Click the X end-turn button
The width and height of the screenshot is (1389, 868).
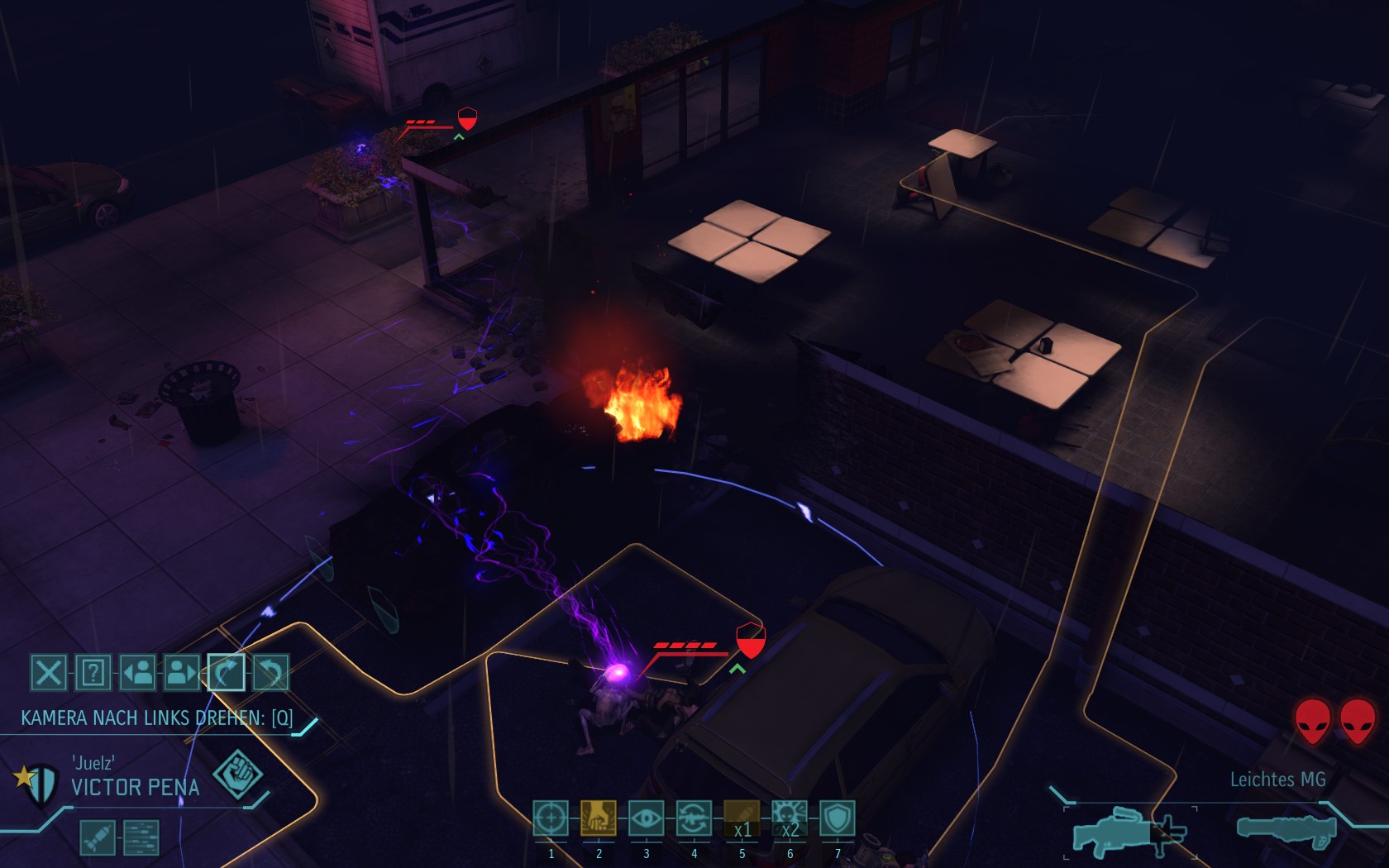pyautogui.click(x=48, y=672)
